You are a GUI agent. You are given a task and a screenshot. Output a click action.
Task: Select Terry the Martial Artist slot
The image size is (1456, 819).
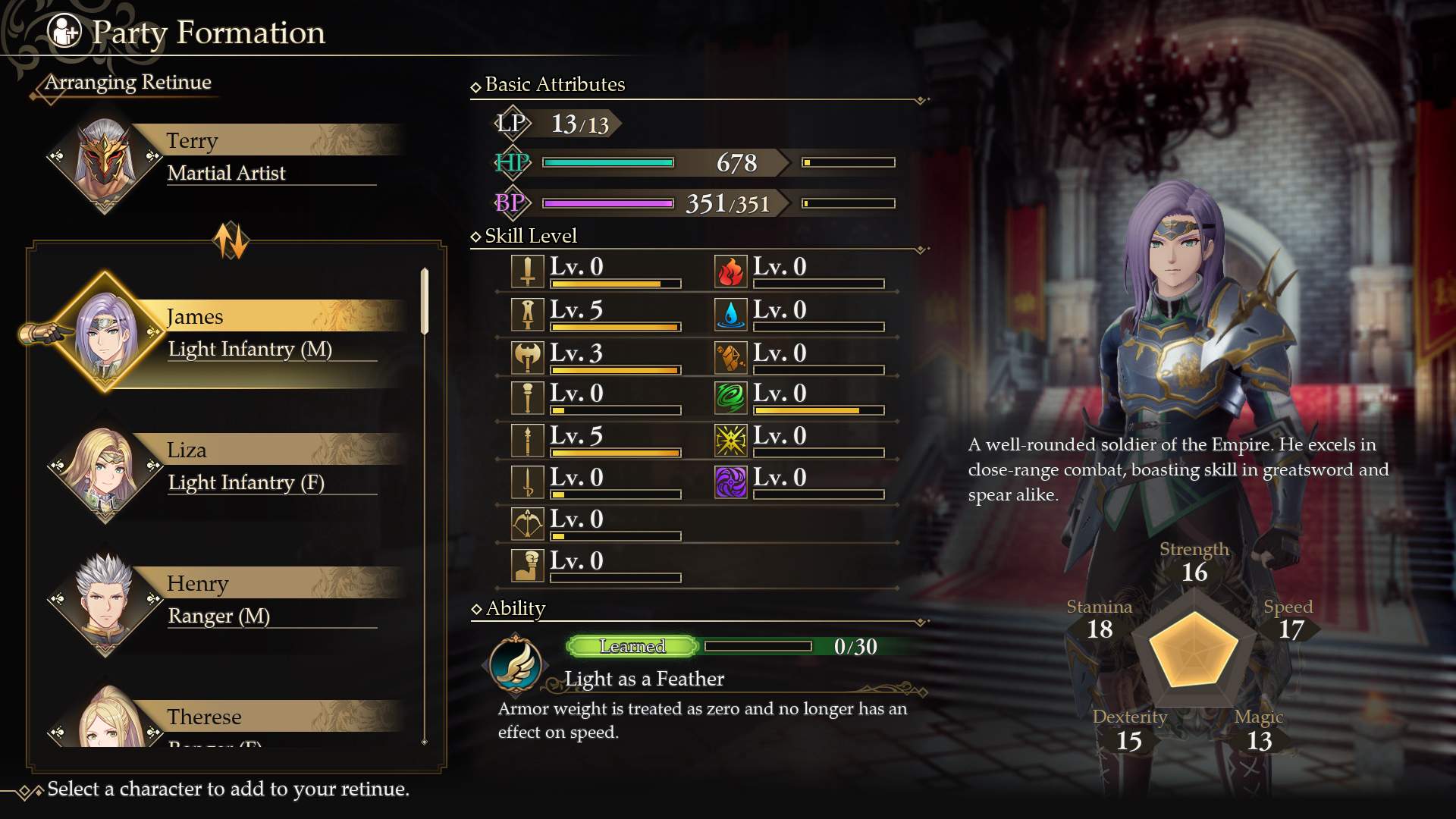pos(227,158)
